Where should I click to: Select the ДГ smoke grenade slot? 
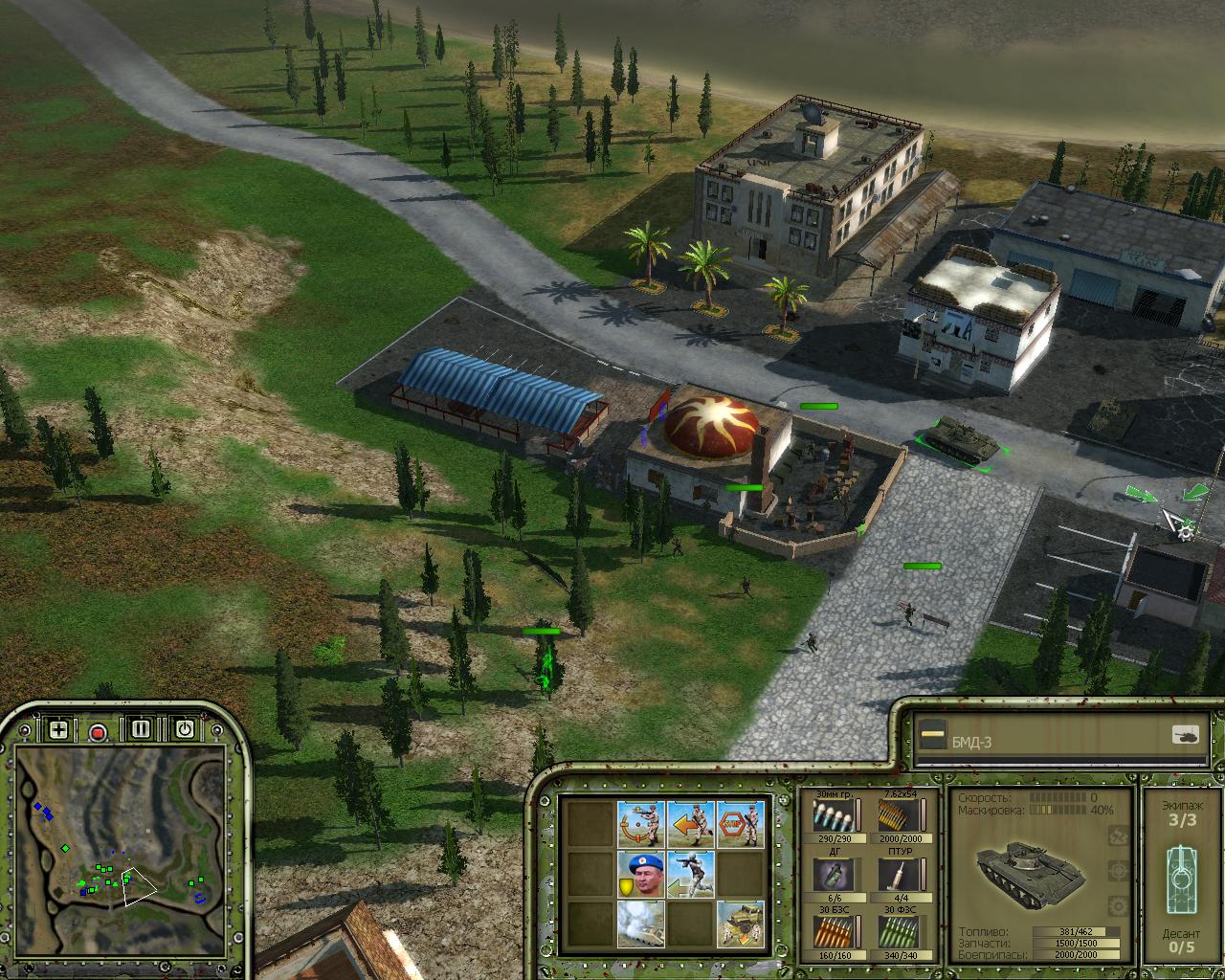(x=829, y=874)
